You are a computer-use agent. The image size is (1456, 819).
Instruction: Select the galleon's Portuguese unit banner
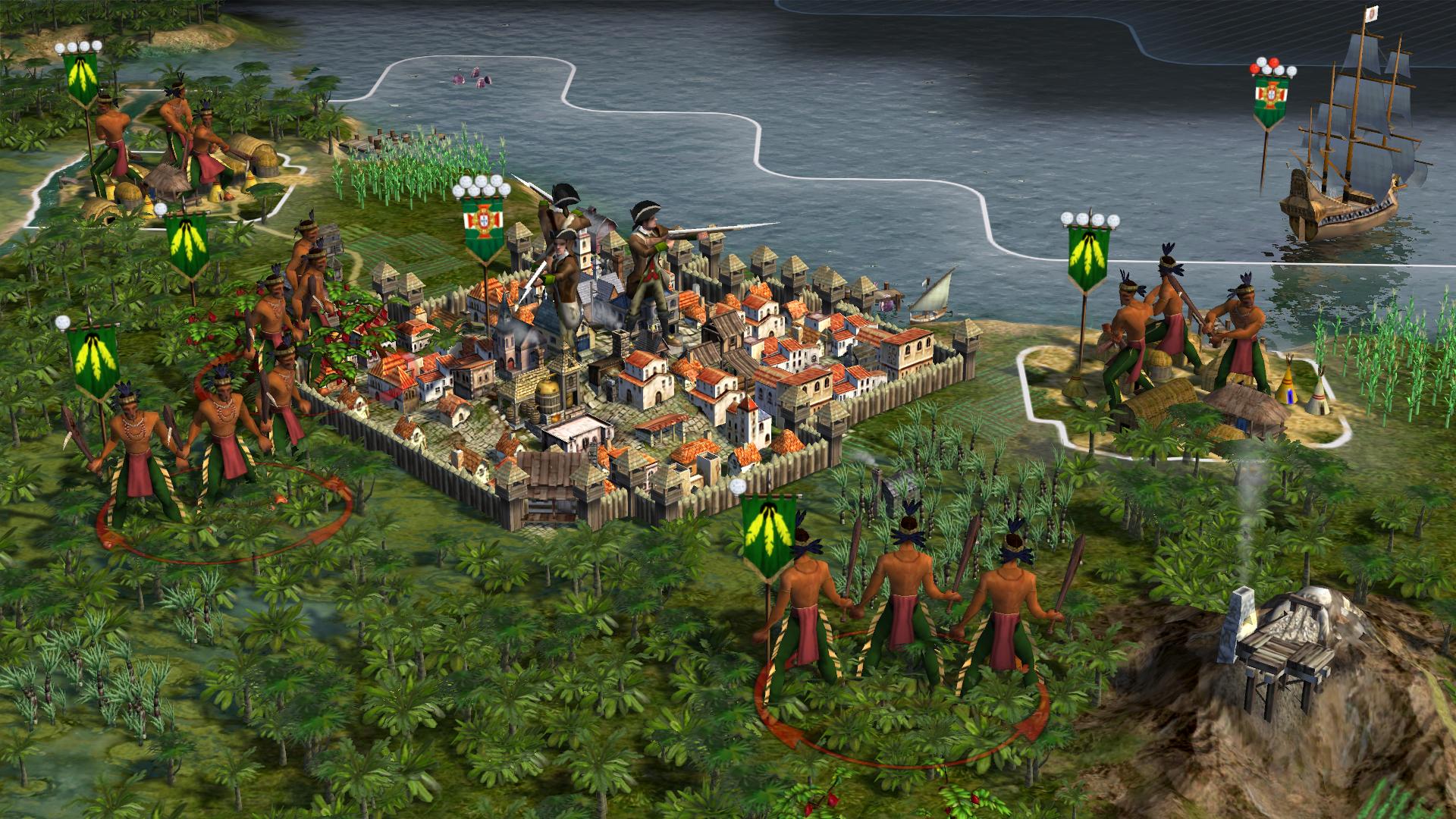(1275, 101)
